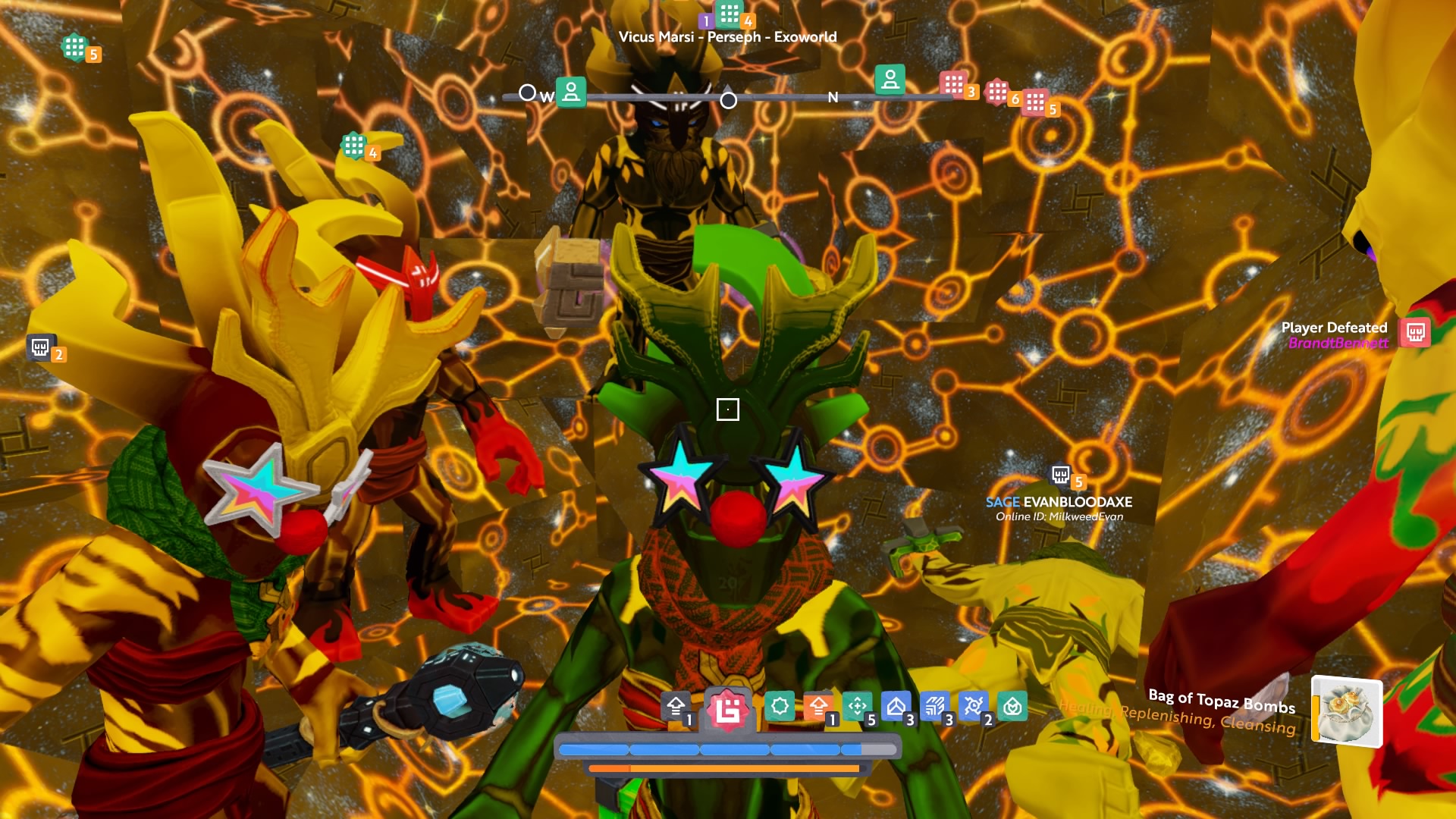This screenshot has height=819, width=1456.
Task: Select the blue diagonal stripes buff icon
Action: (x=935, y=707)
